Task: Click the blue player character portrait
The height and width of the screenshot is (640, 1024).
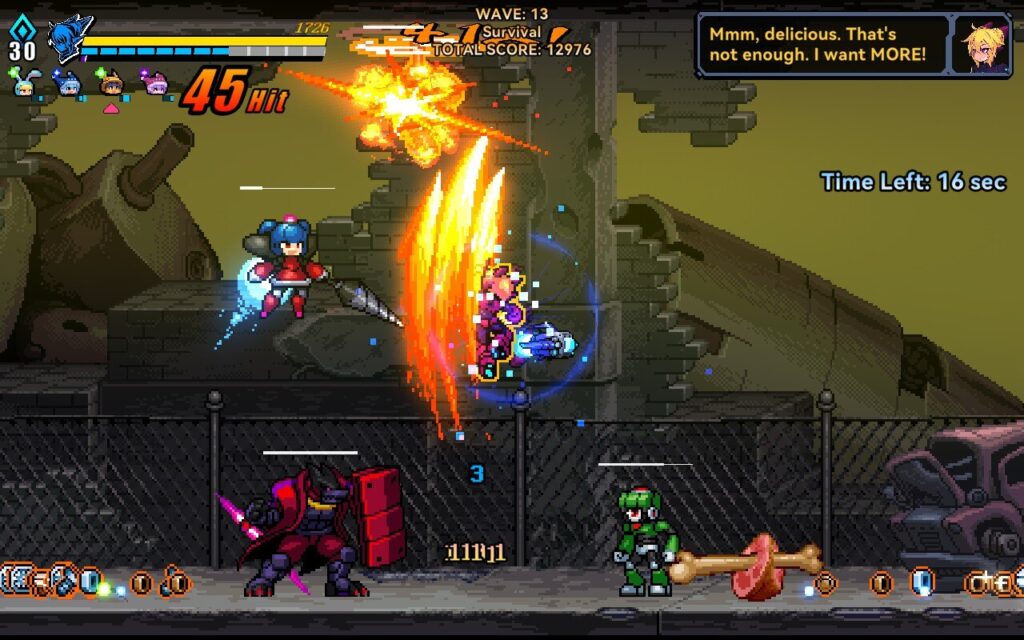Action: click(x=68, y=39)
